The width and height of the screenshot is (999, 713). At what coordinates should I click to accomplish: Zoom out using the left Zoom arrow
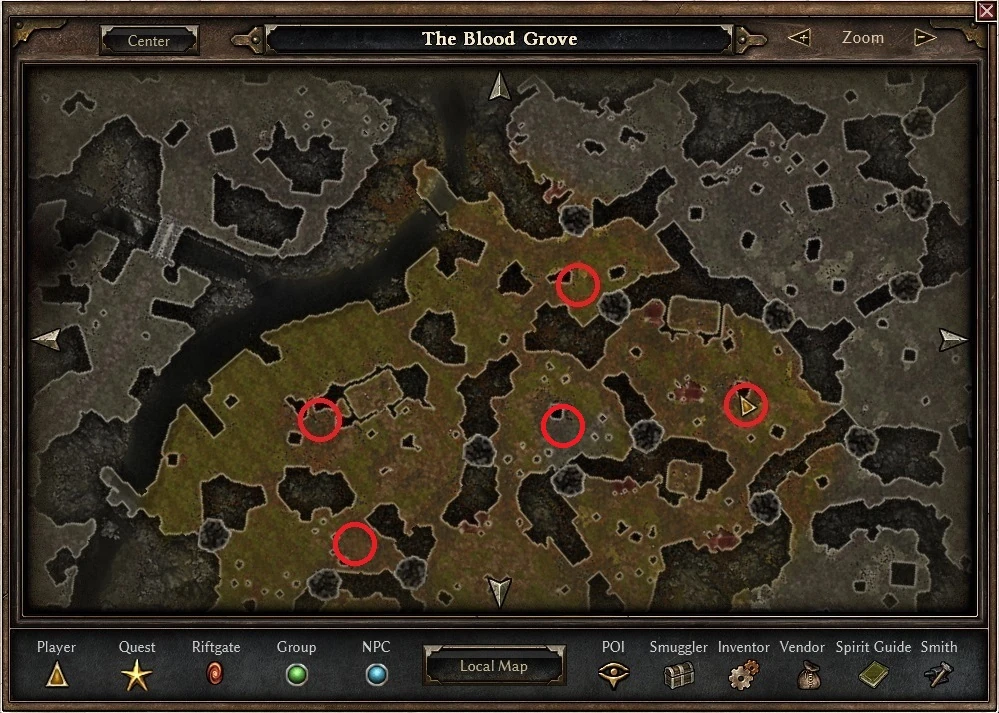tap(799, 38)
